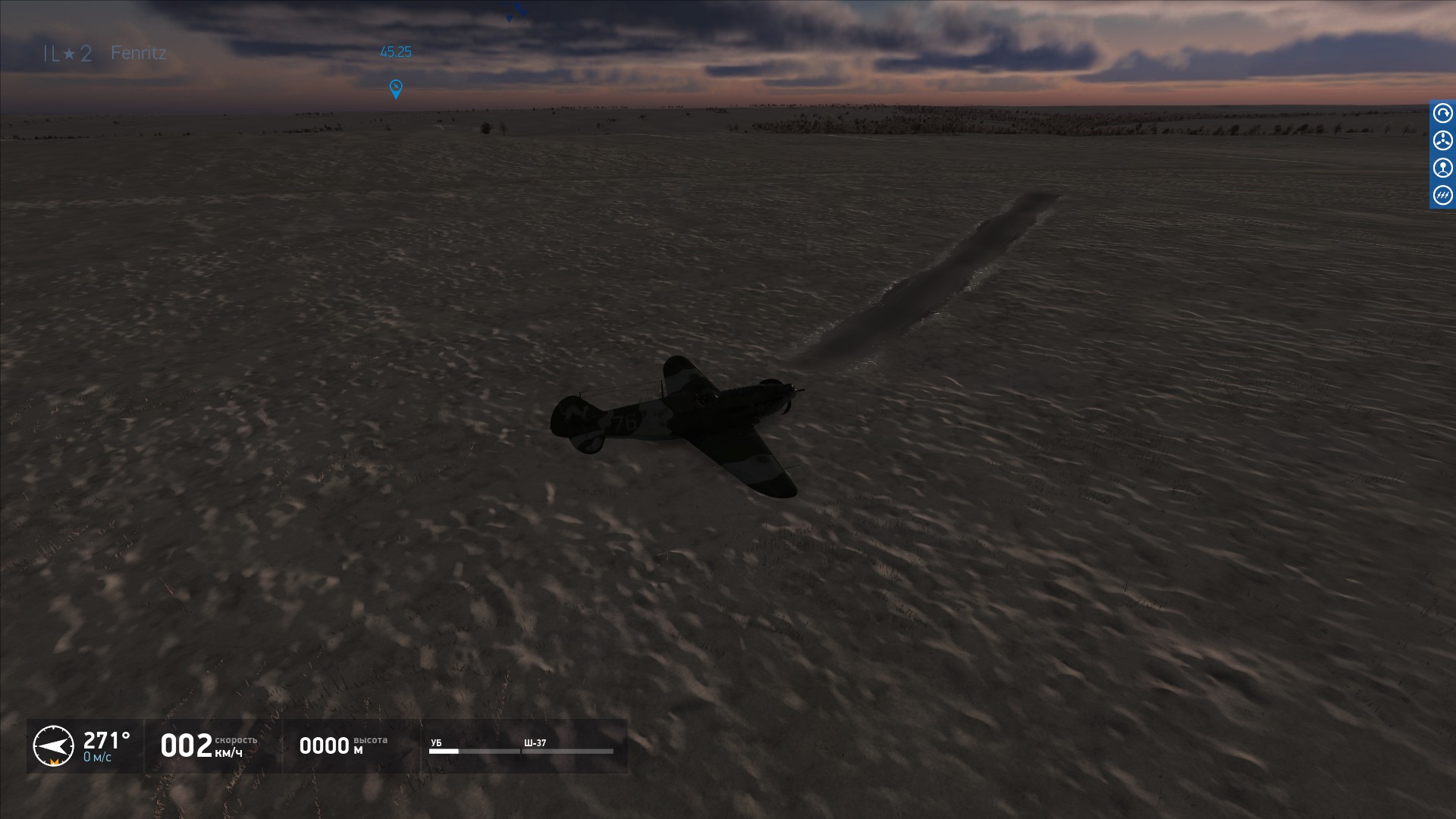Select the propeller engine icon
The width and height of the screenshot is (1456, 819).
click(1442, 141)
